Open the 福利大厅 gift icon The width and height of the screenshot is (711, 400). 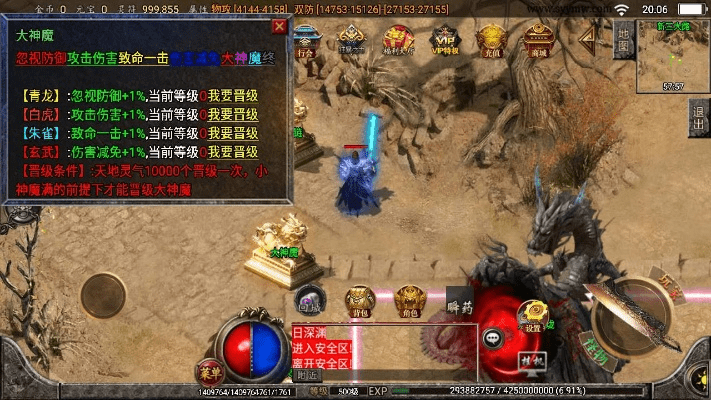click(x=396, y=39)
